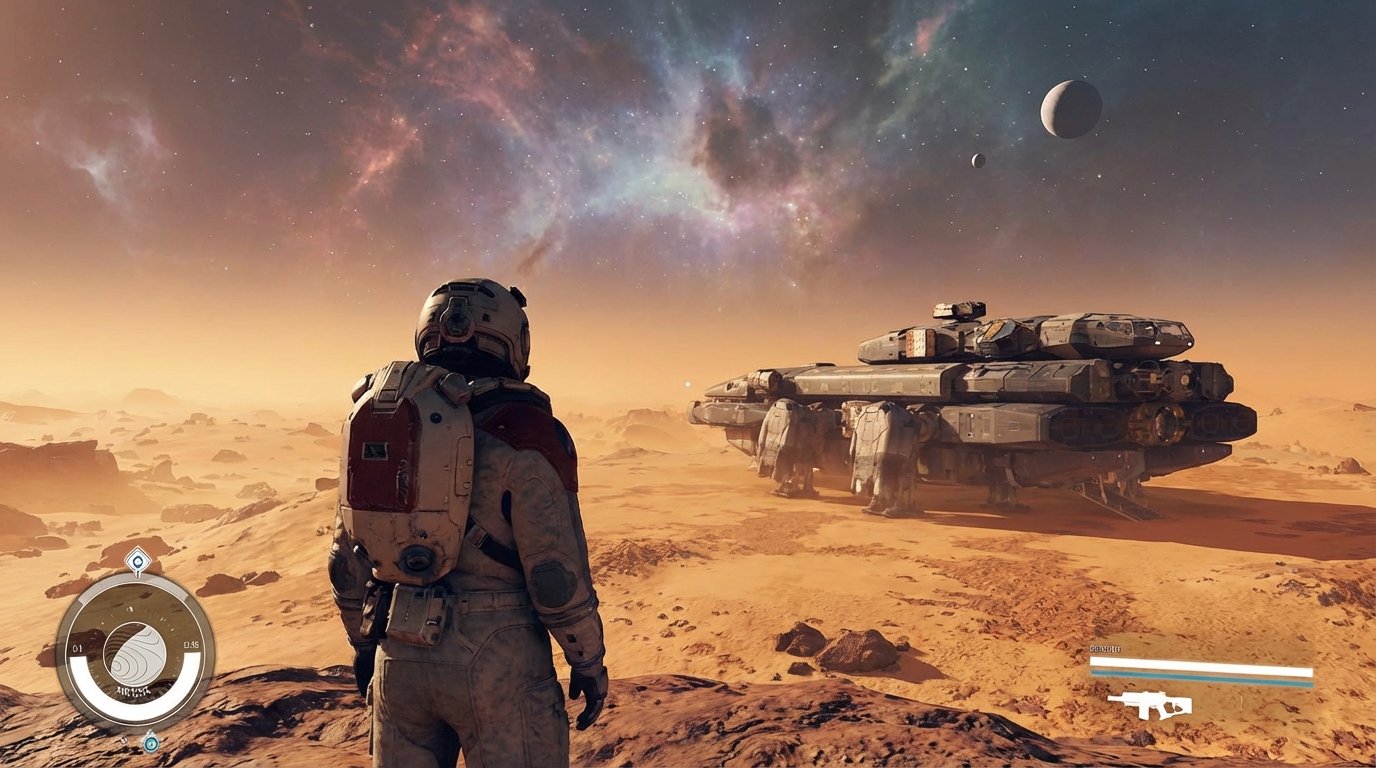Click the compass bearing markings at the top

coord(130,612)
